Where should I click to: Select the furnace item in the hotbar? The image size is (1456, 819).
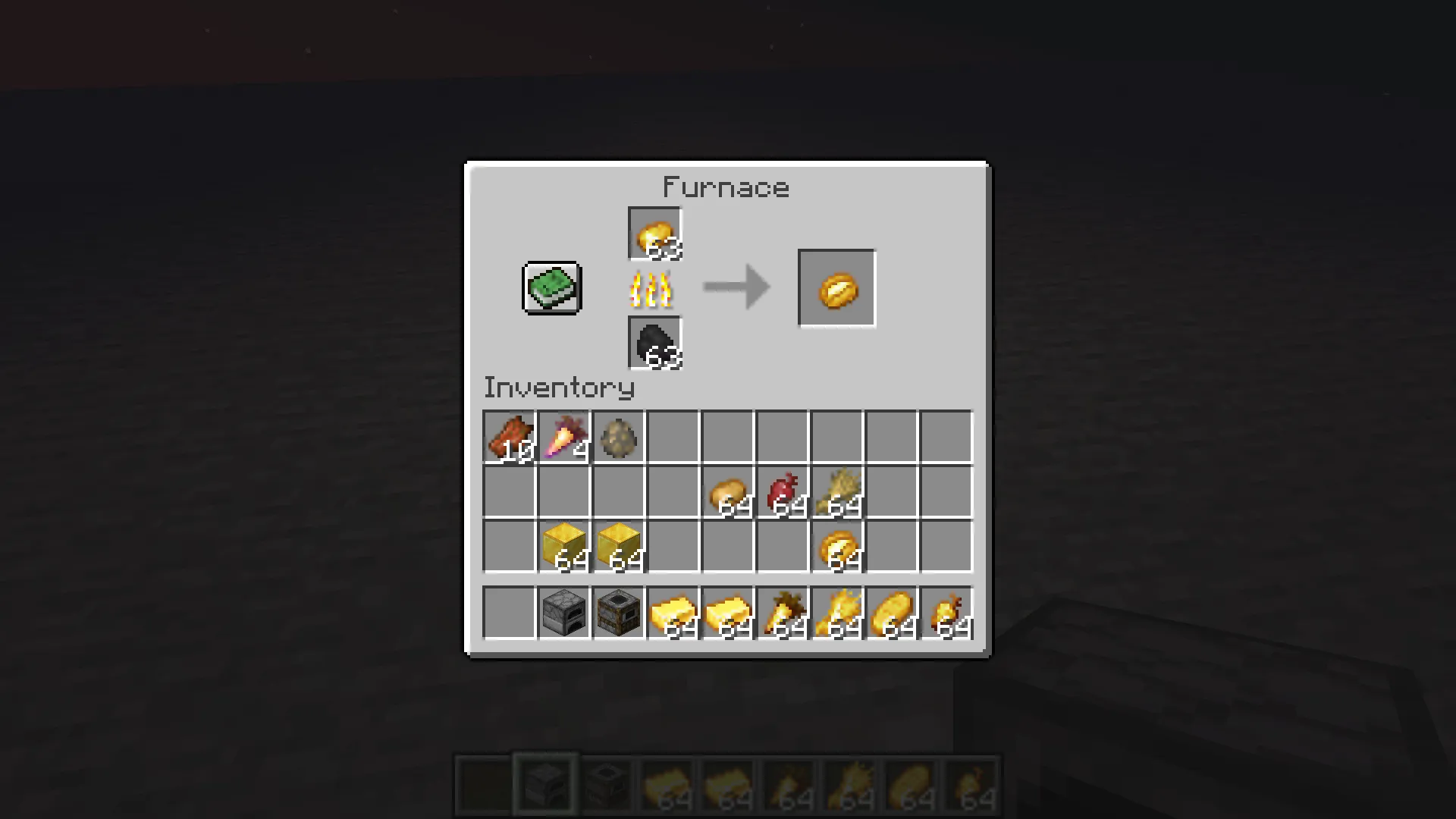tap(563, 613)
